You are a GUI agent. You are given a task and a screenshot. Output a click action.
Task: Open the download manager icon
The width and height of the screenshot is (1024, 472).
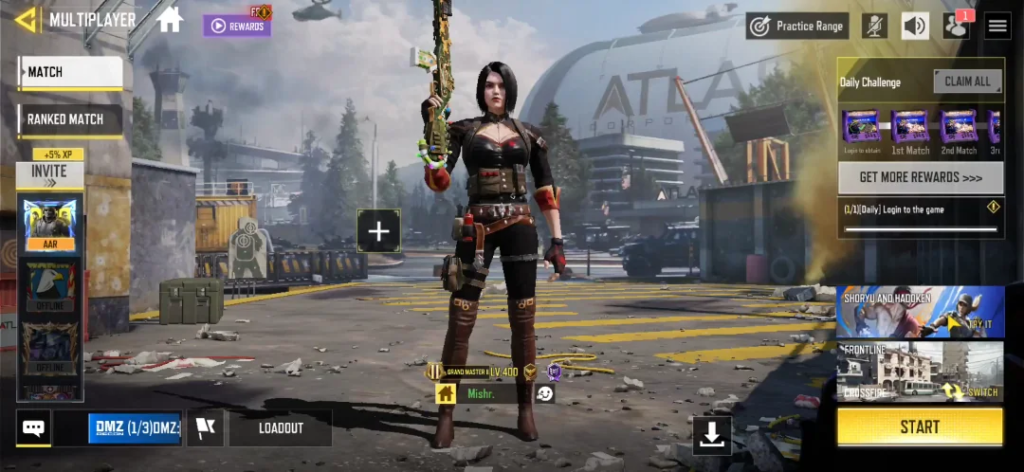(x=712, y=435)
